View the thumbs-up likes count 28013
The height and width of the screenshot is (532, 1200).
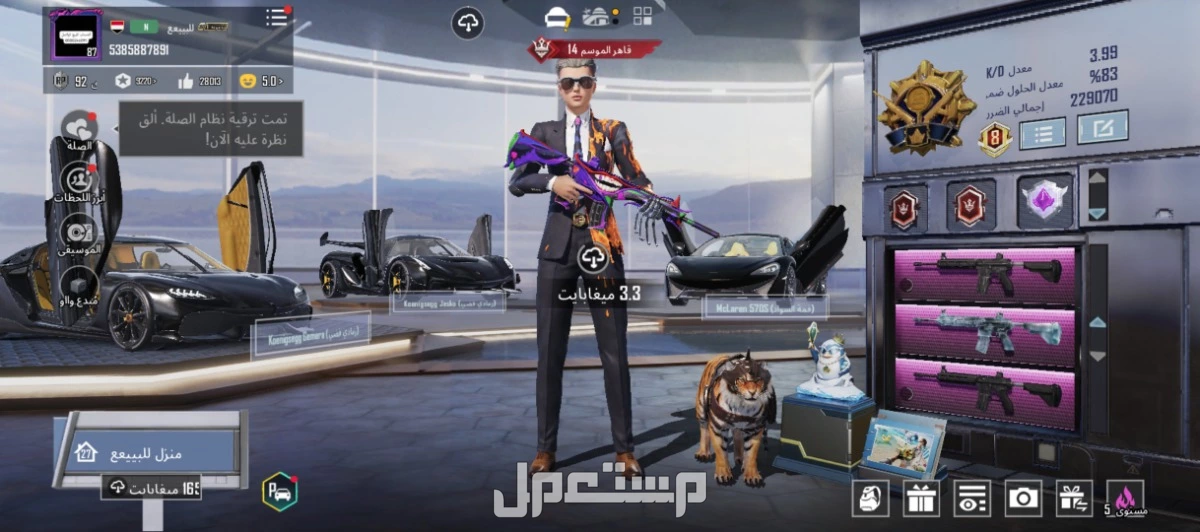coord(198,81)
